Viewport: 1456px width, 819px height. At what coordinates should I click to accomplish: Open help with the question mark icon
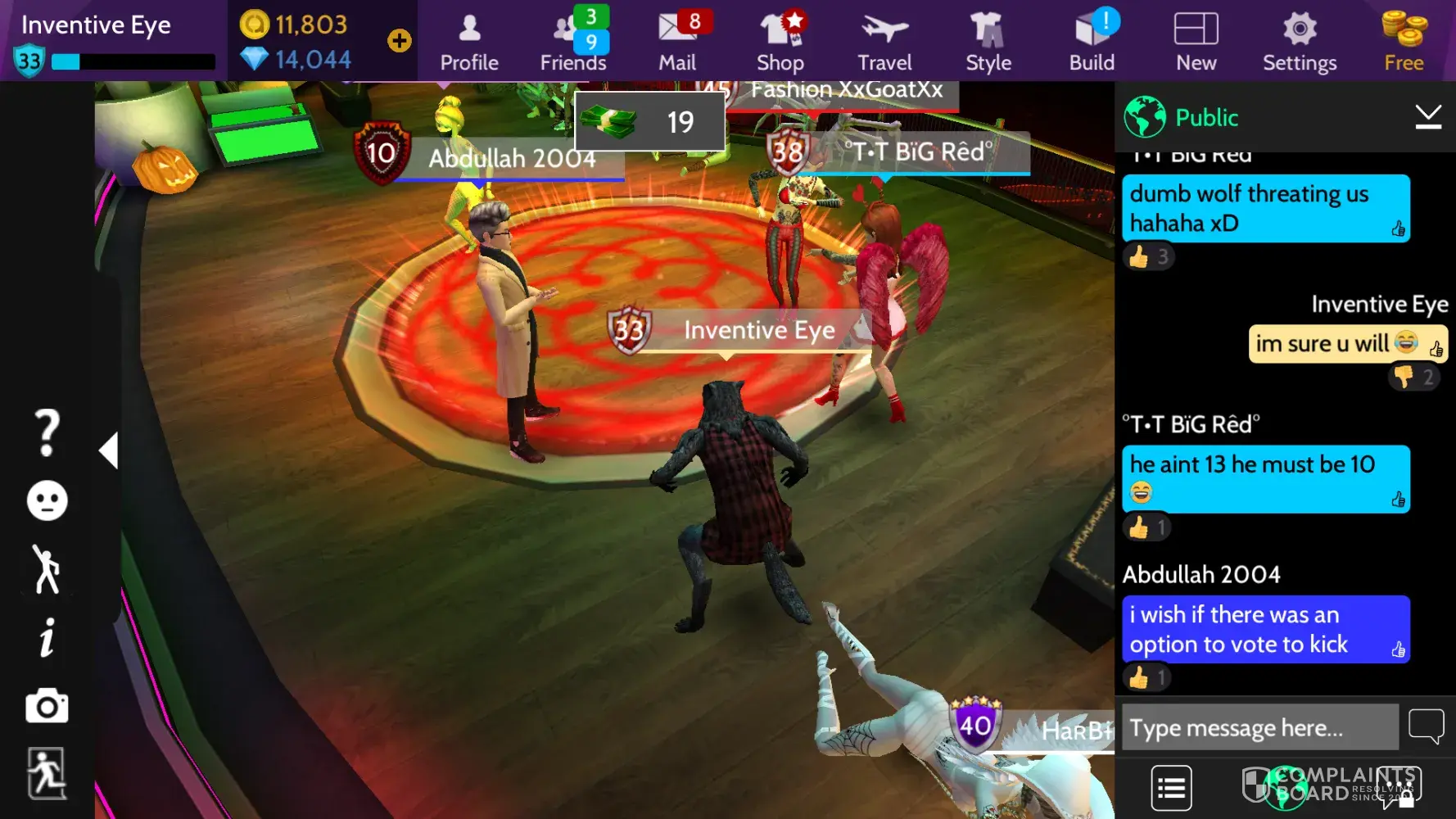(47, 432)
